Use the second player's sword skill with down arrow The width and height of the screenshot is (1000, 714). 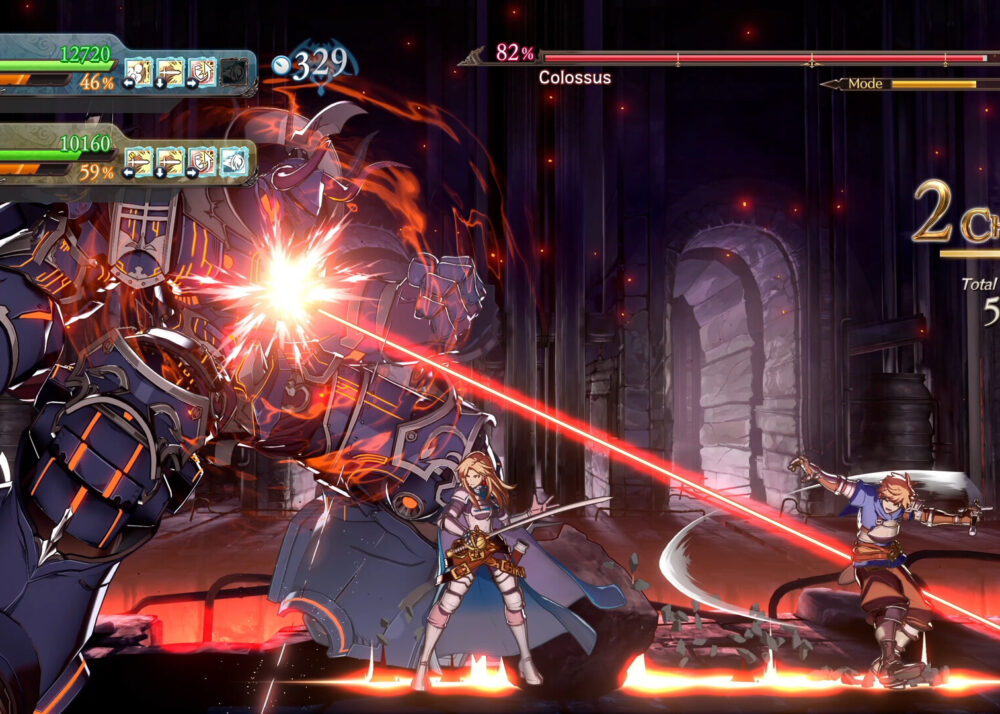(x=169, y=160)
